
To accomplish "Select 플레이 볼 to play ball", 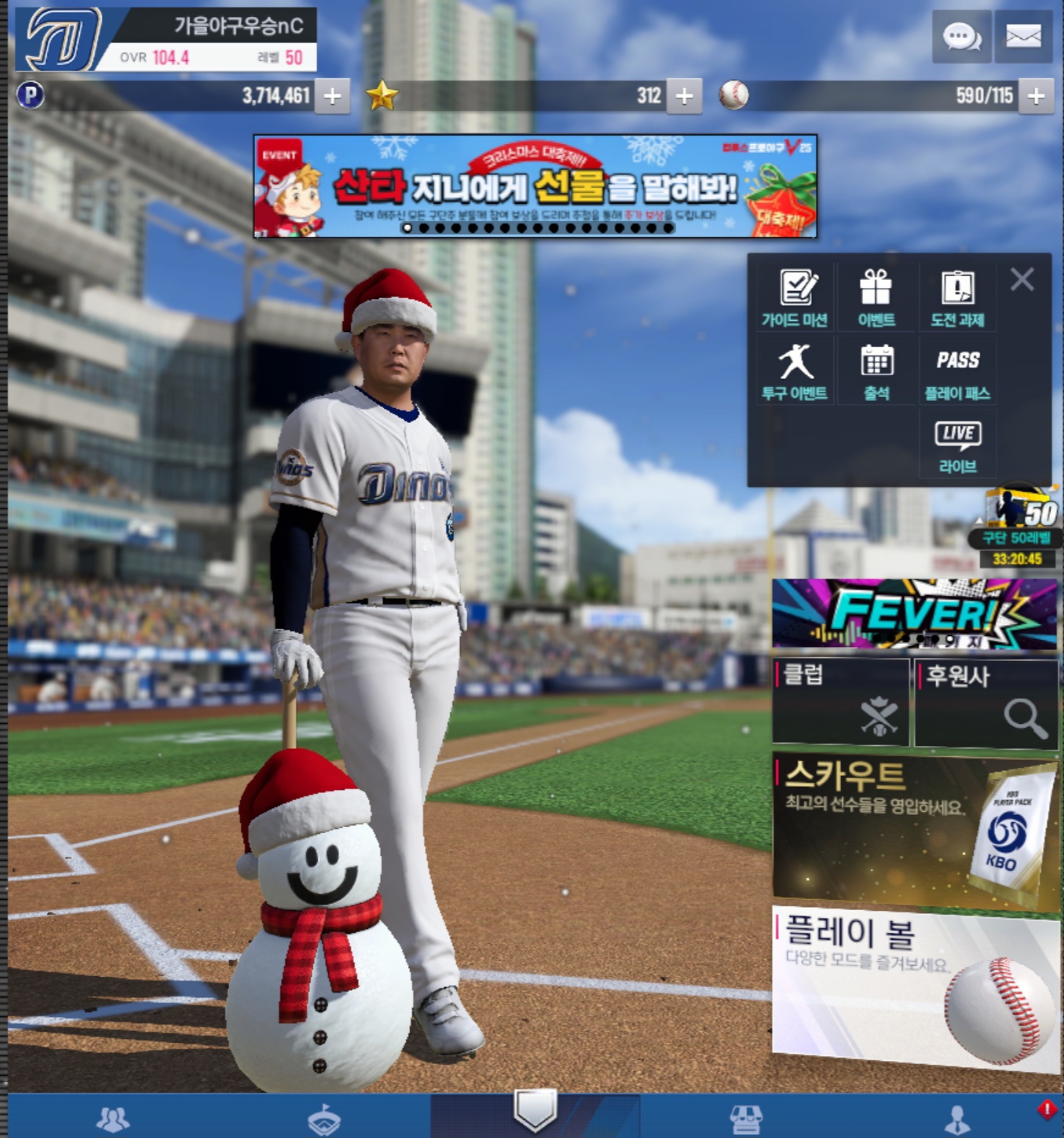I will click(x=915, y=986).
